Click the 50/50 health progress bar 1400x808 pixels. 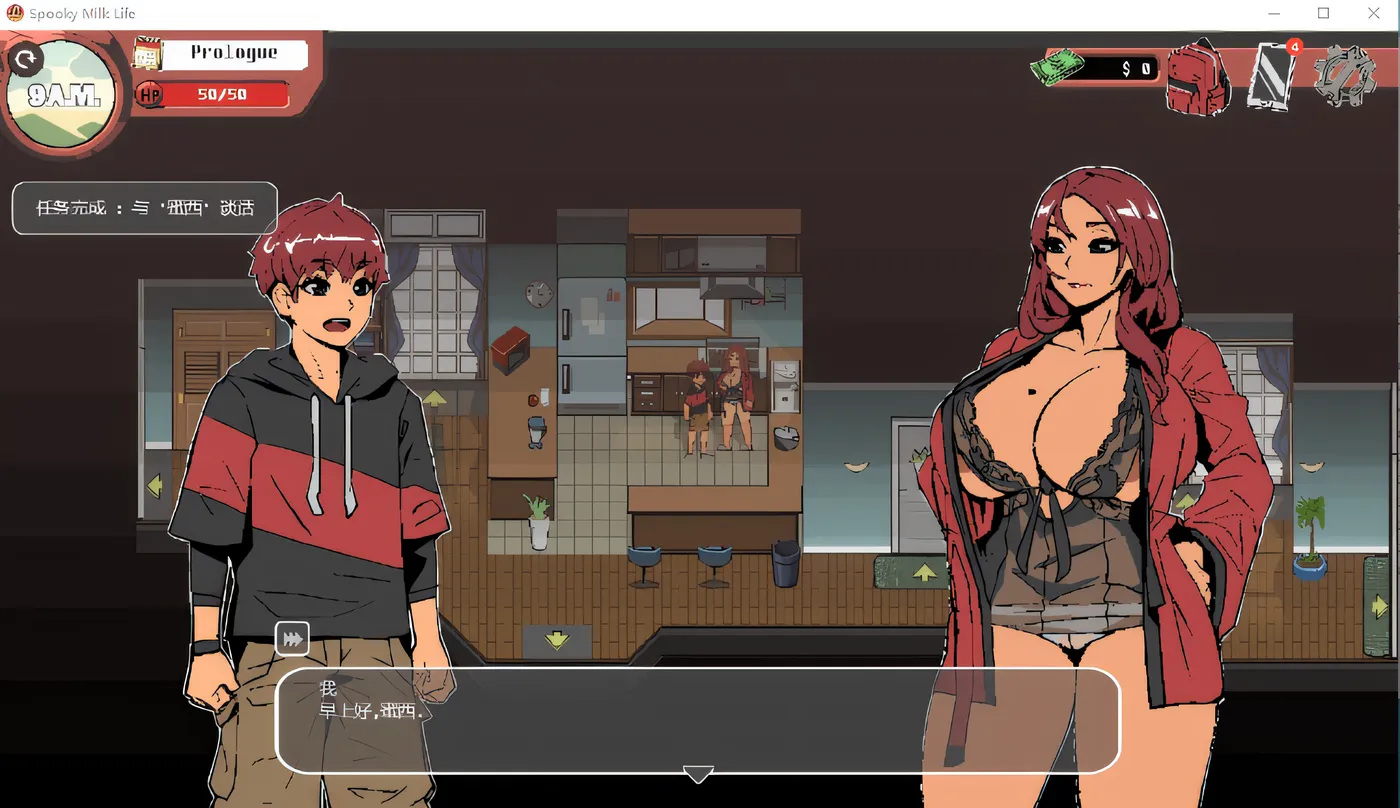(x=220, y=96)
